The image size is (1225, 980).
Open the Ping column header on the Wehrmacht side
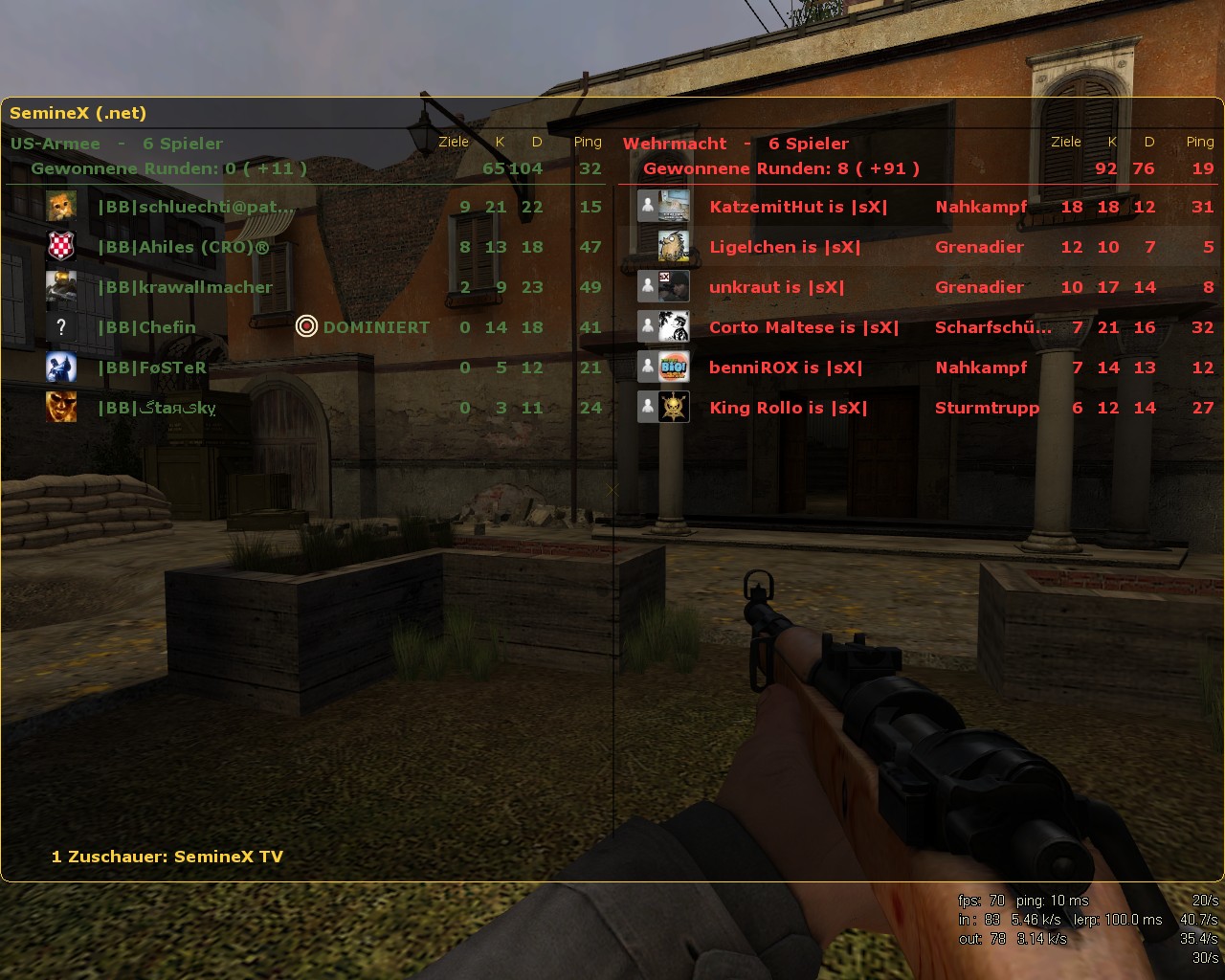pyautogui.click(x=1199, y=141)
